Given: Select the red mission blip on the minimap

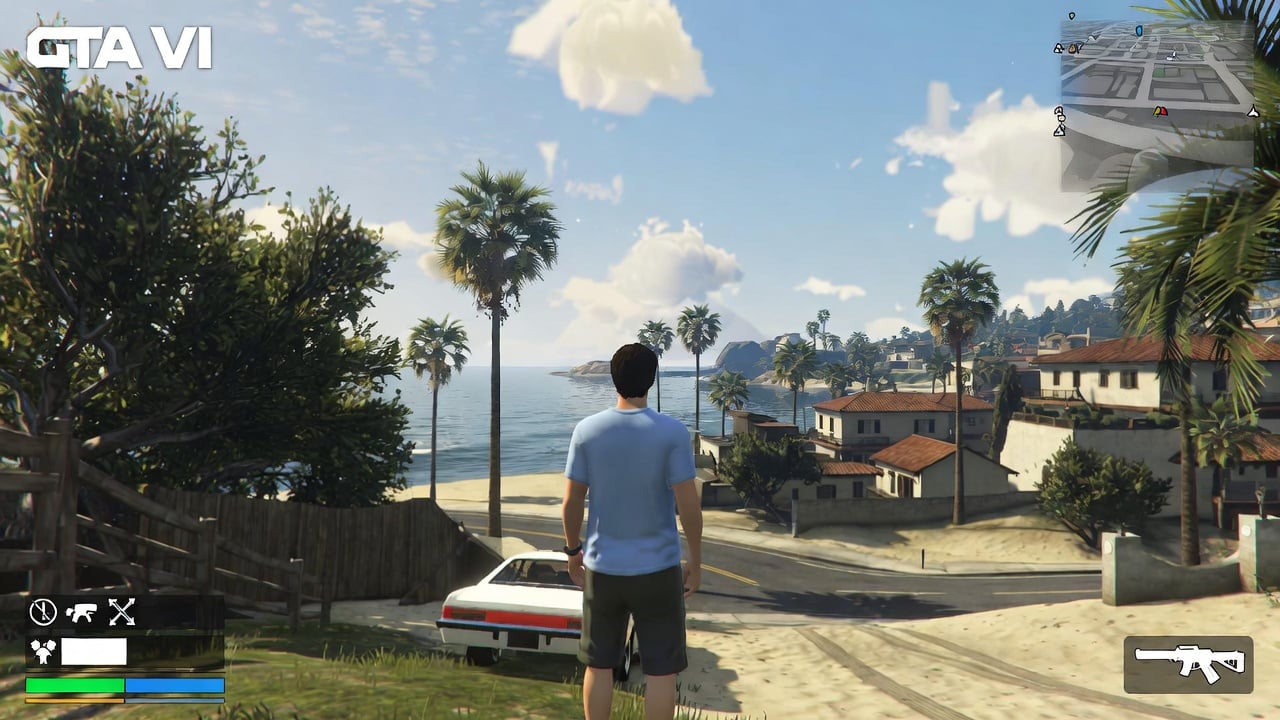Looking at the screenshot, I should point(1164,112).
